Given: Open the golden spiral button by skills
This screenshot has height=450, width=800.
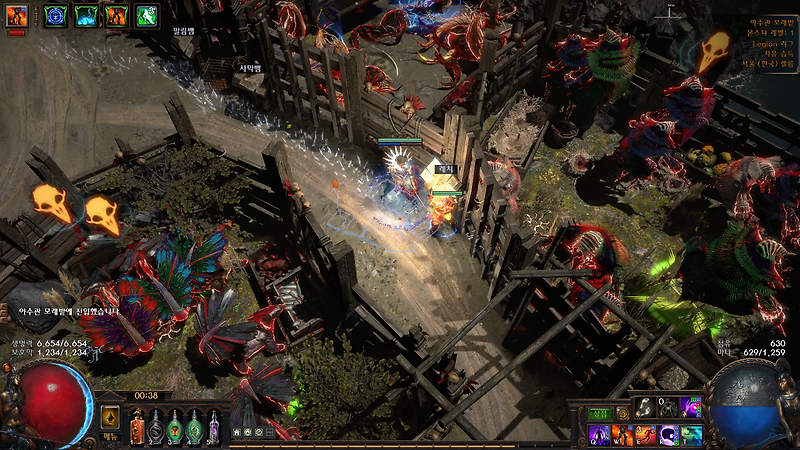Looking at the screenshot, I should (x=623, y=412).
